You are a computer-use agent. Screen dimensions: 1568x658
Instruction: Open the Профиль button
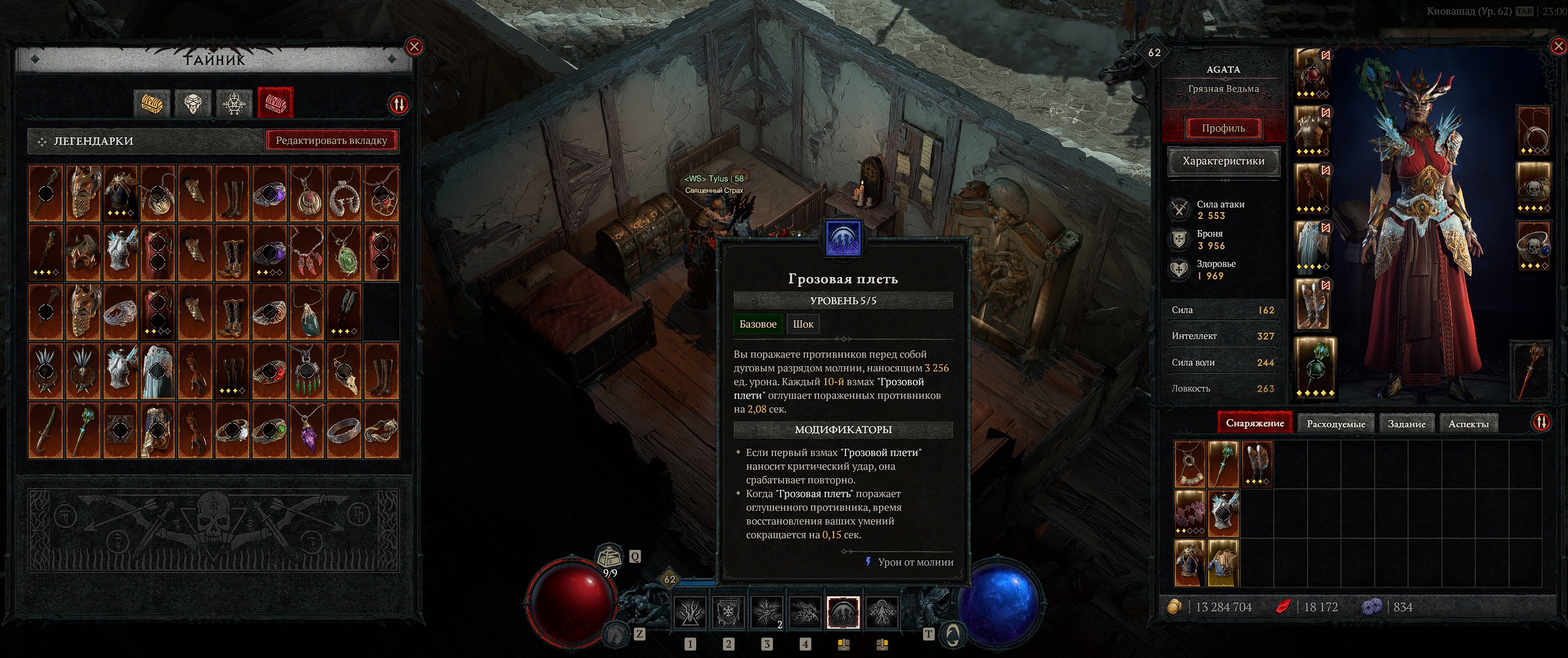tap(1223, 128)
